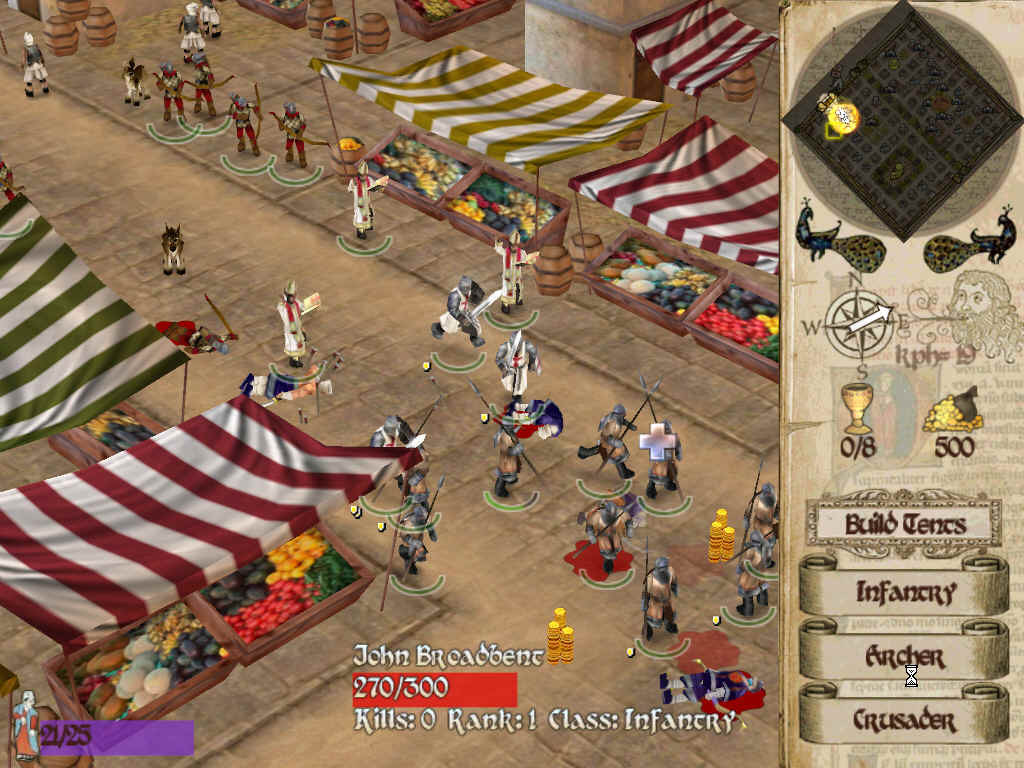Click the Build Tents button
This screenshot has width=1024, height=768.
904,523
